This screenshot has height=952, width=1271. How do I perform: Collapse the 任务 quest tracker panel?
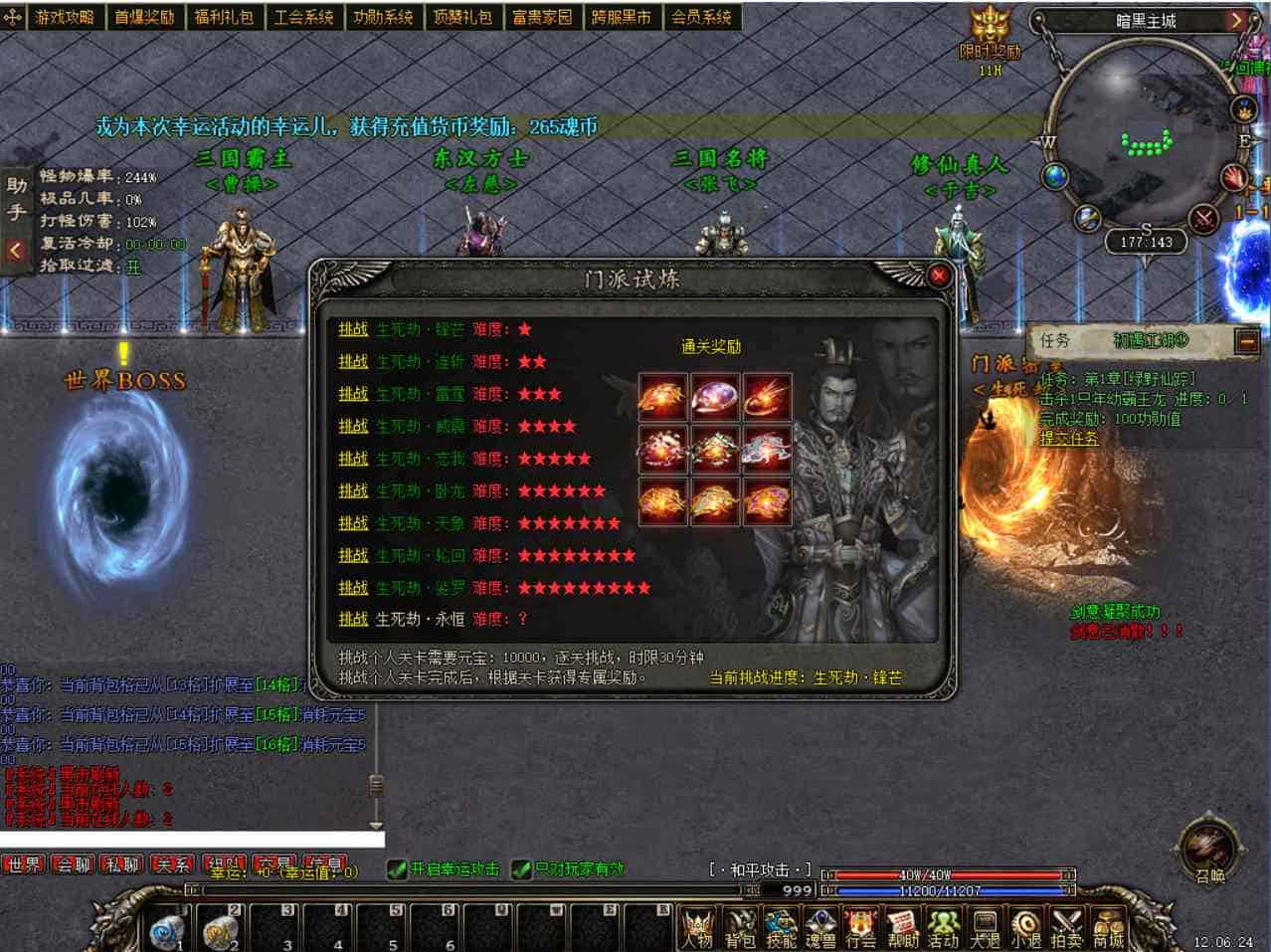coord(1246,341)
